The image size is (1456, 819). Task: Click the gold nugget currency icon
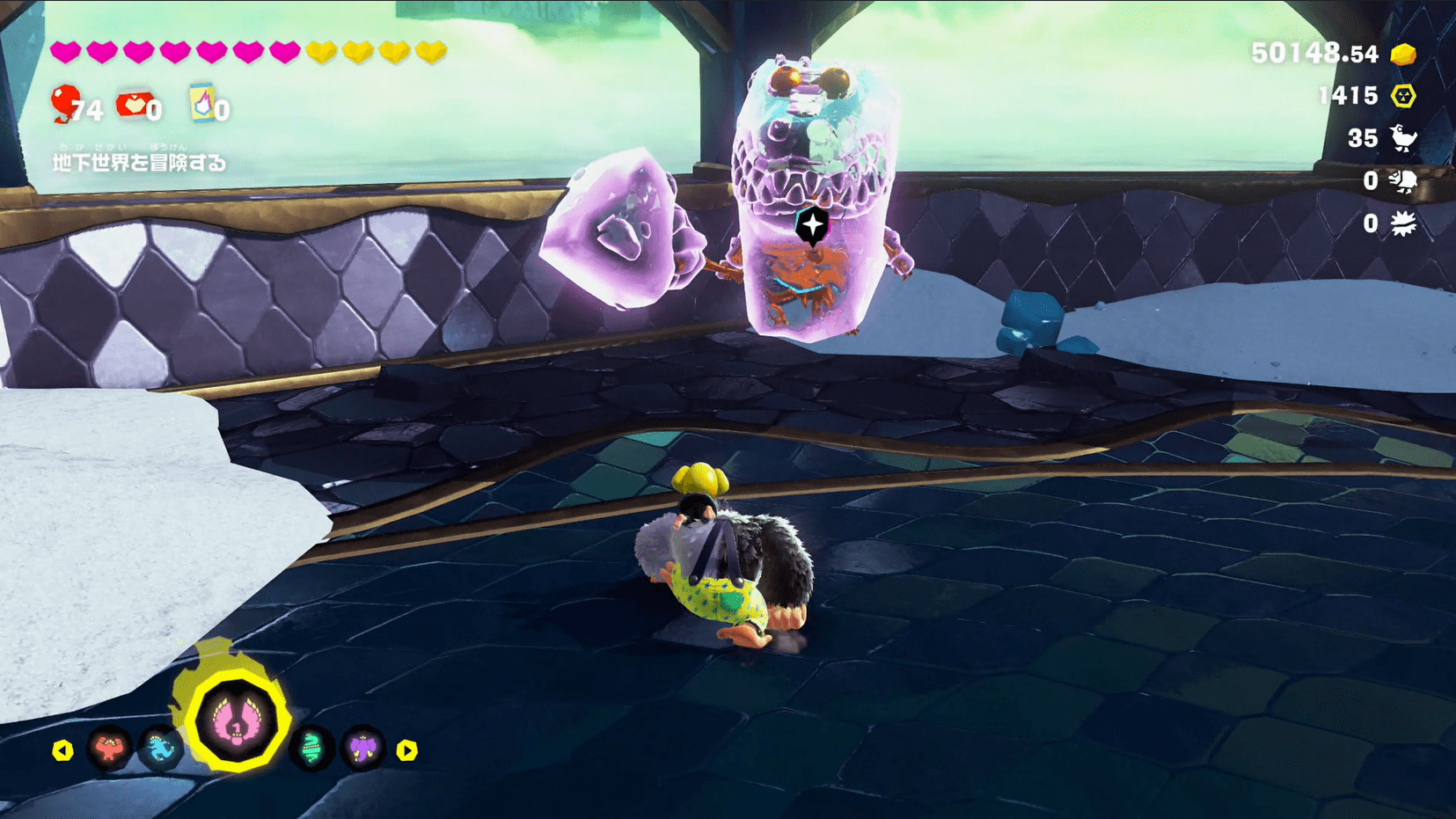[1403, 55]
